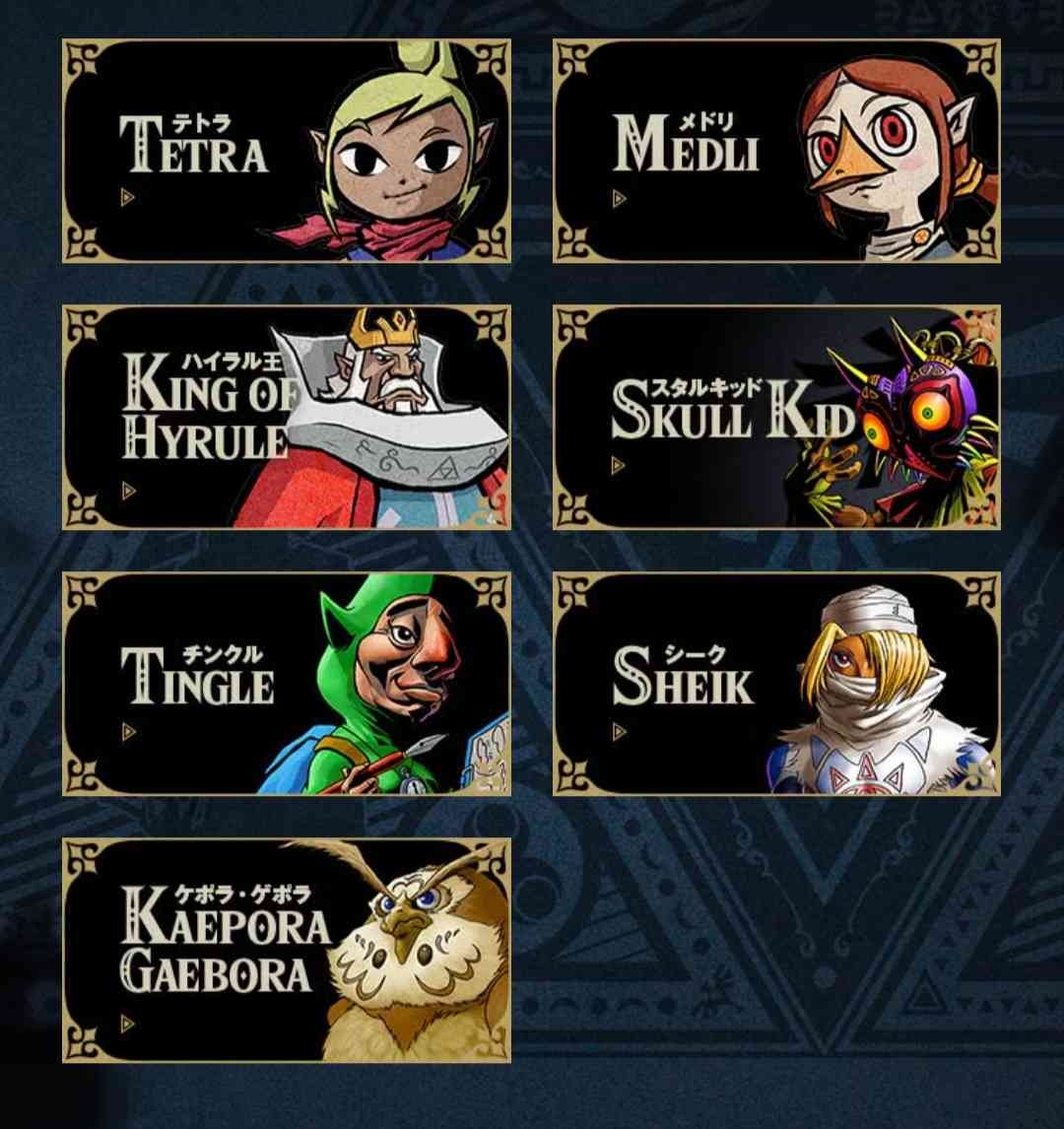Select the Kaepora Gaebora owl card
1064x1129 pixels.
coord(286,951)
